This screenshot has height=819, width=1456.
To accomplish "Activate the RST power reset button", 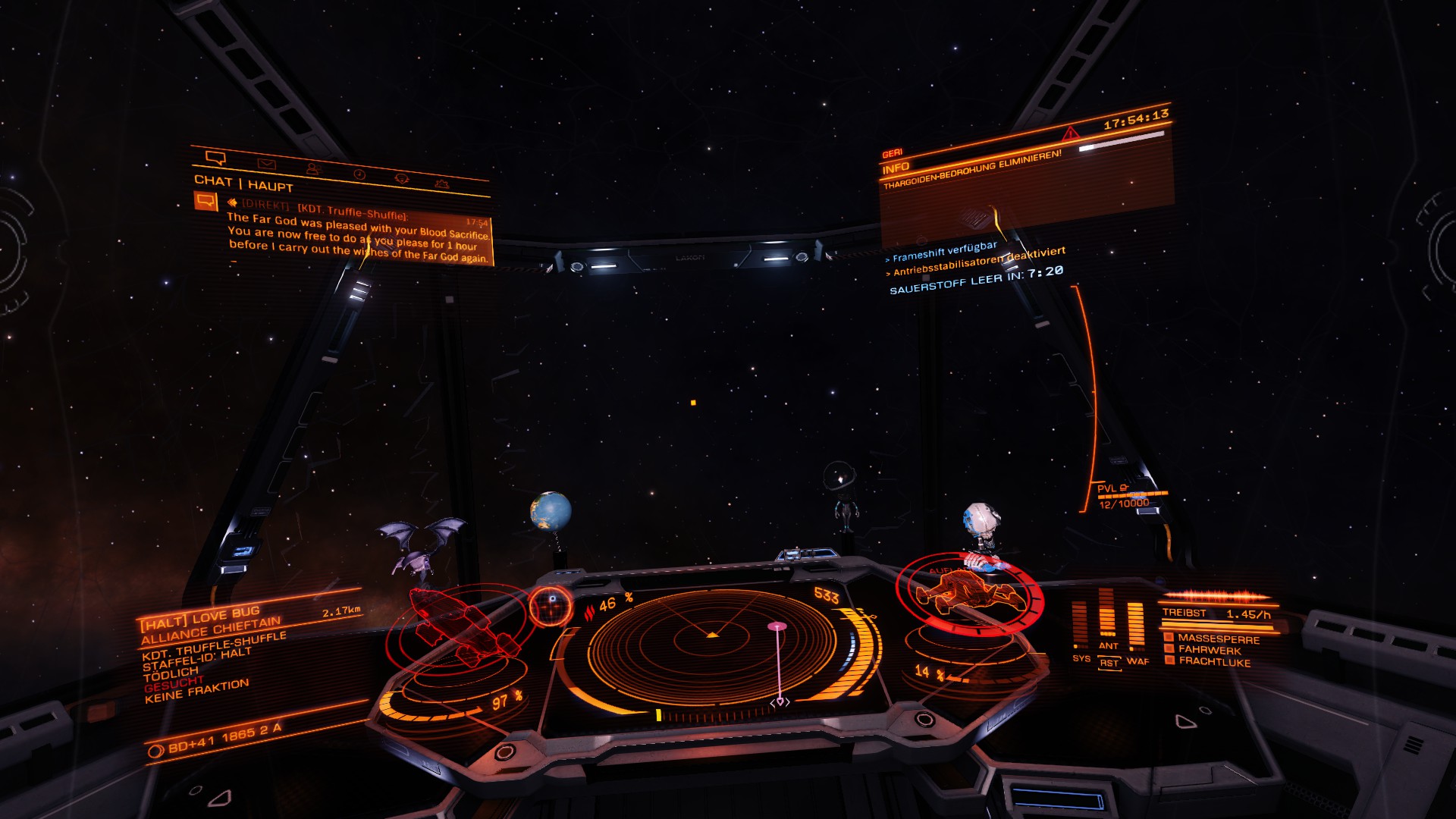I will [1109, 664].
